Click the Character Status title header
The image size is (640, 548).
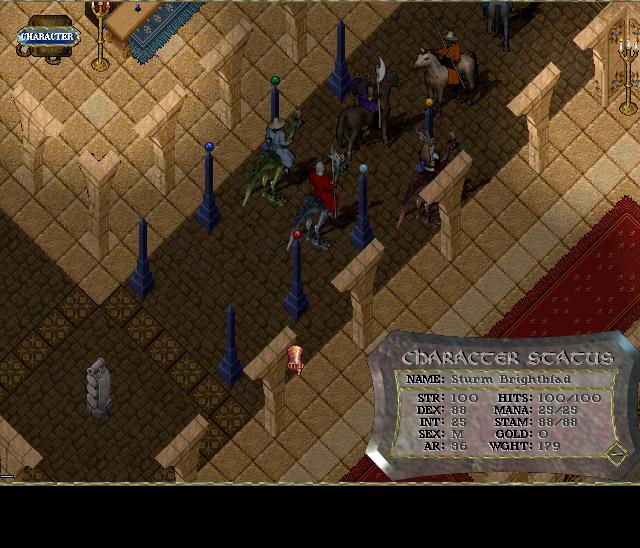coord(507,358)
